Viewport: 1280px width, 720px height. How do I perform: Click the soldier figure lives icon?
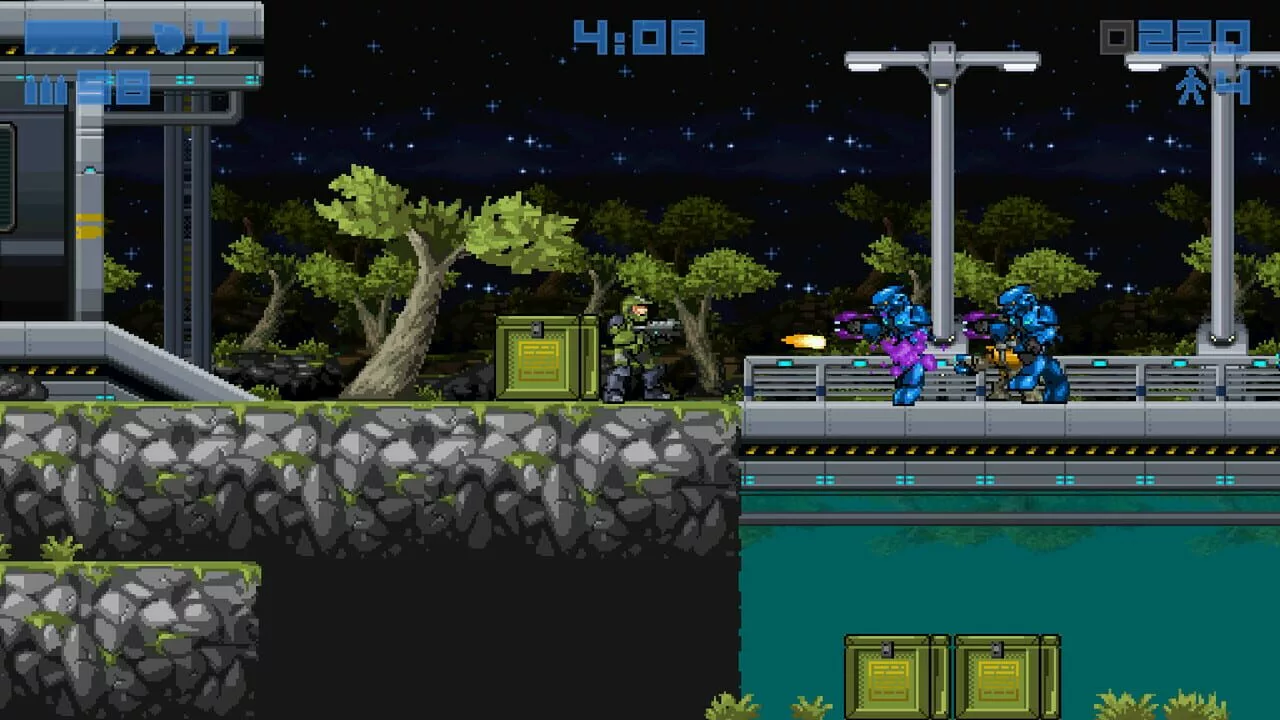point(1190,89)
